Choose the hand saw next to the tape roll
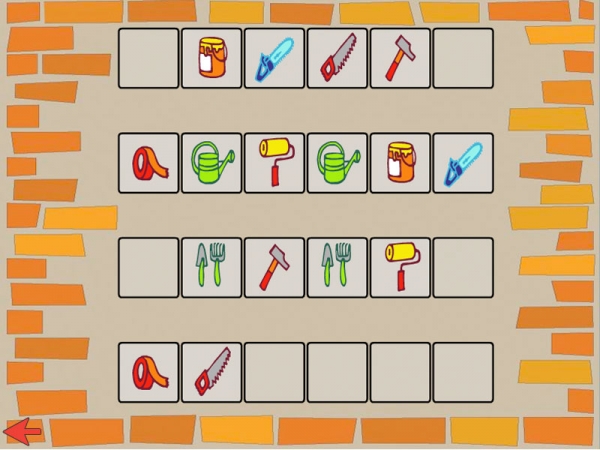The image size is (600, 450). coord(211,372)
